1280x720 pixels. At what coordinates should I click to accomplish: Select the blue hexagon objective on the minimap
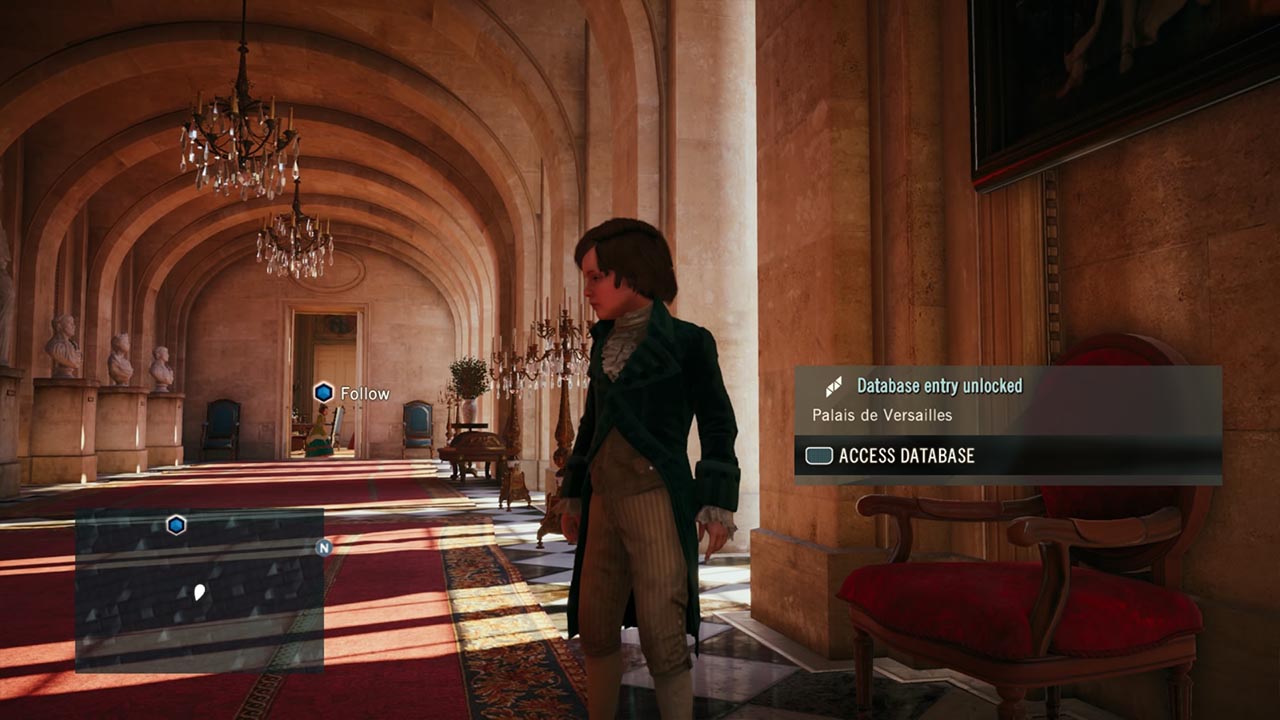pyautogui.click(x=176, y=525)
